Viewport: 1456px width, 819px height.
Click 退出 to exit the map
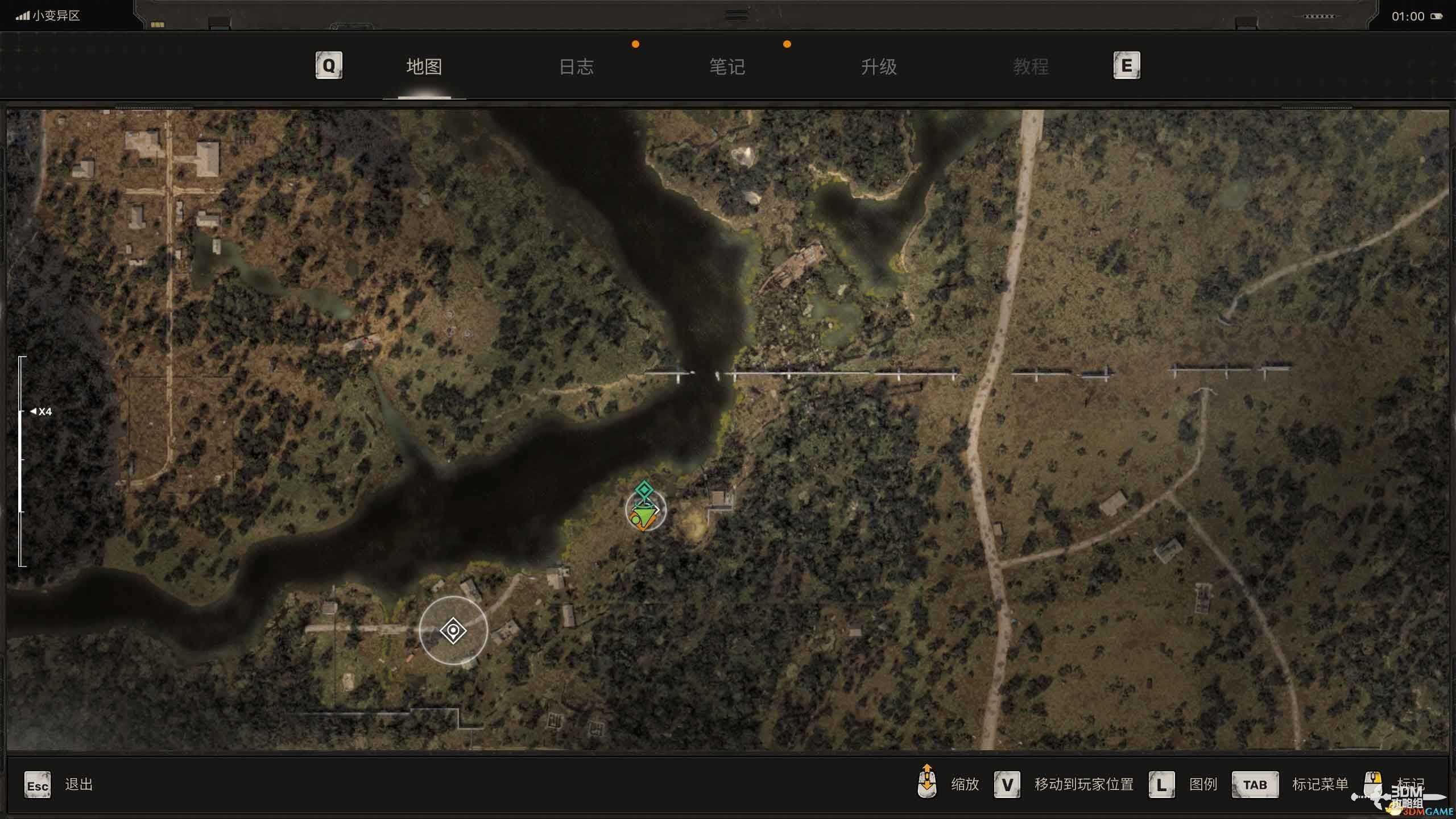pos(78,784)
